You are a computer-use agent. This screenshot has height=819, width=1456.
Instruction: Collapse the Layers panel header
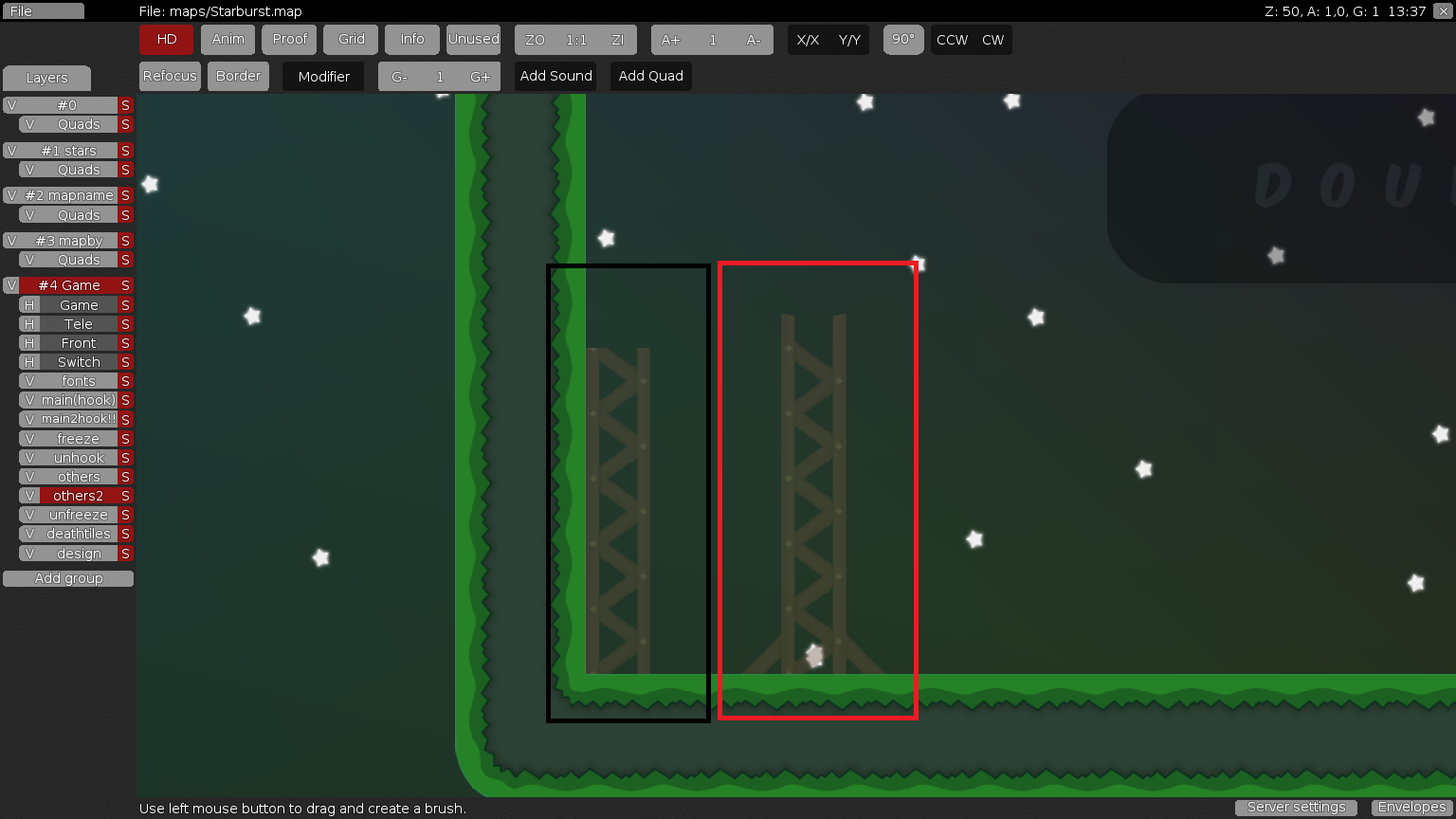[46, 78]
